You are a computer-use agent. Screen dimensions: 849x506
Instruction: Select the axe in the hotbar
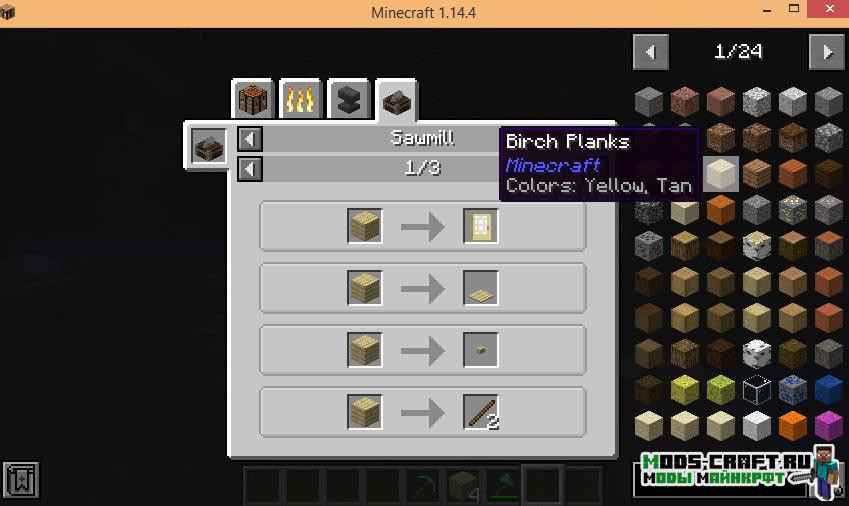pyautogui.click(x=502, y=486)
